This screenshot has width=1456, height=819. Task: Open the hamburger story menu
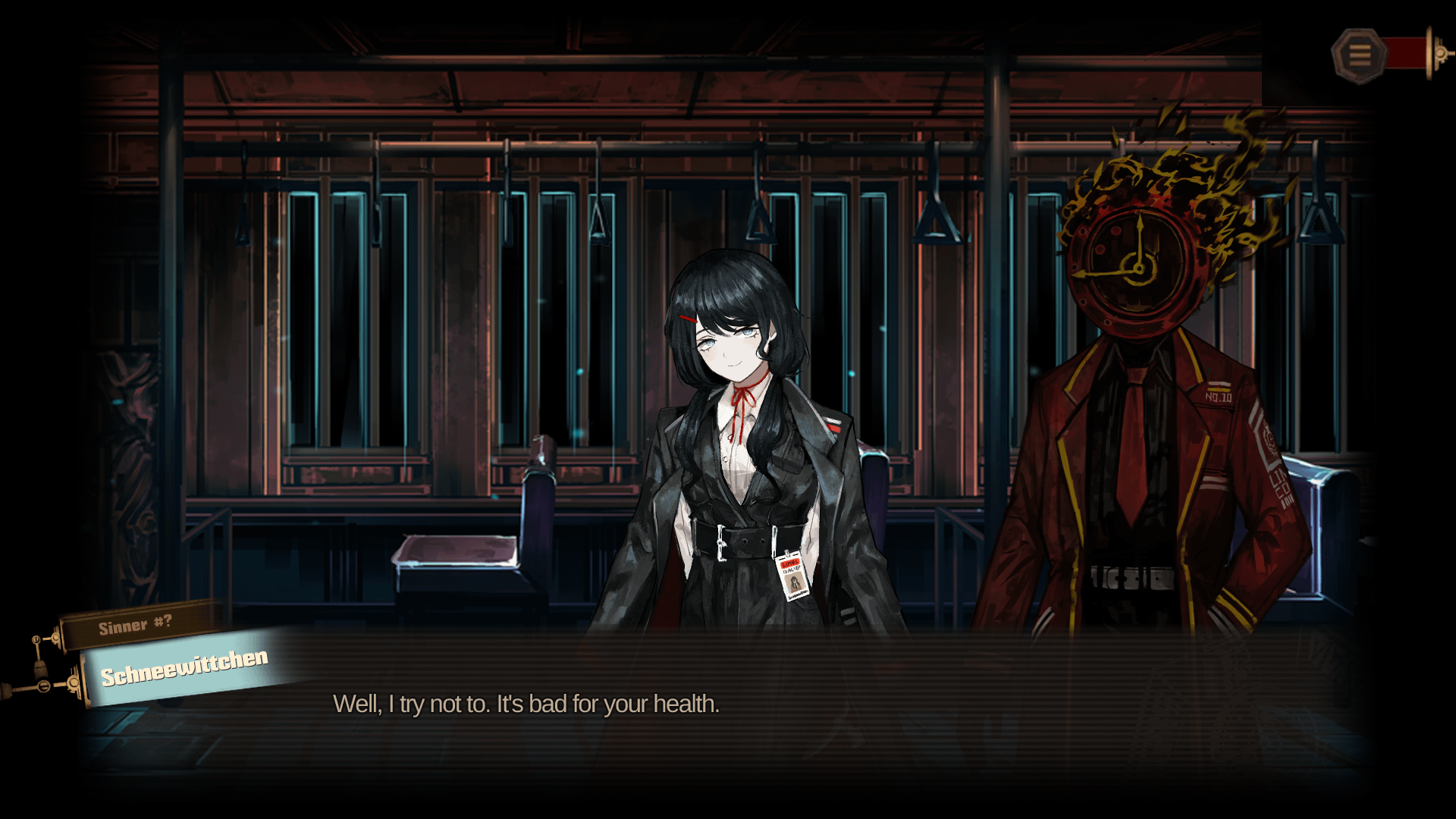click(x=1359, y=55)
